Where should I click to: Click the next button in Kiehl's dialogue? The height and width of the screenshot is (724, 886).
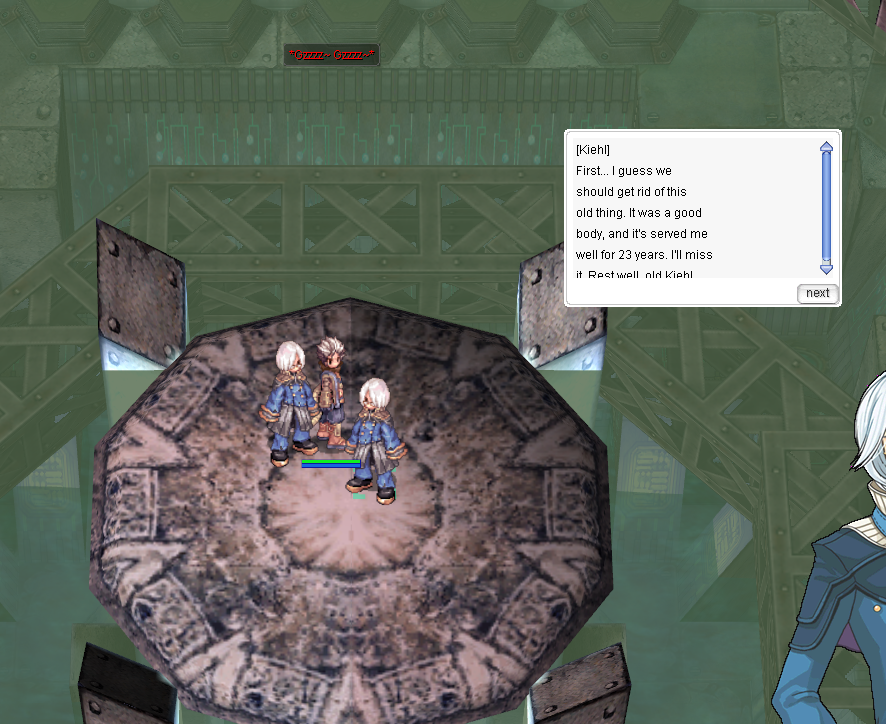pos(817,293)
